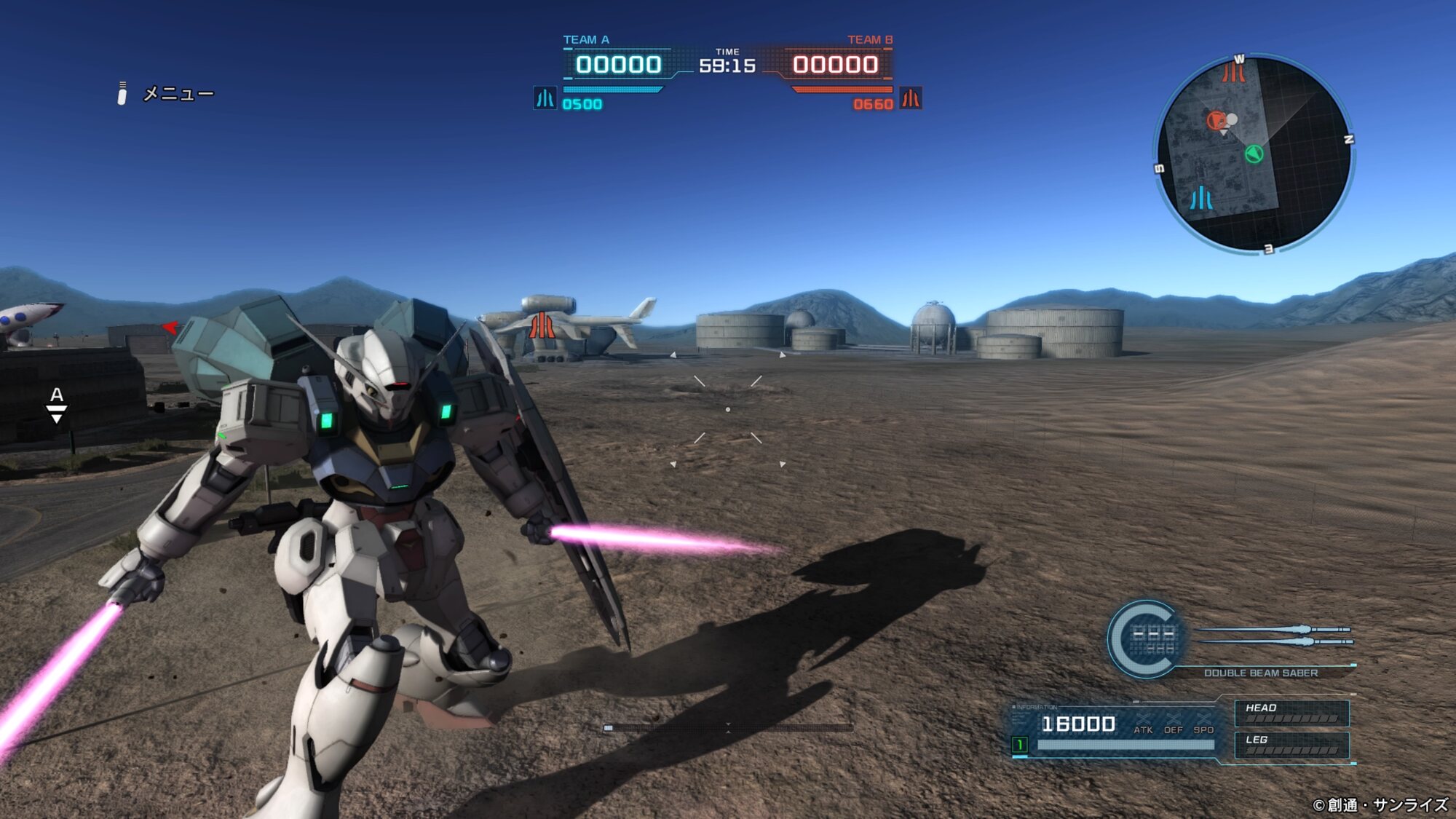Click the circular C weapon gauge
This screenshot has height=819, width=1456.
pyautogui.click(x=1144, y=638)
